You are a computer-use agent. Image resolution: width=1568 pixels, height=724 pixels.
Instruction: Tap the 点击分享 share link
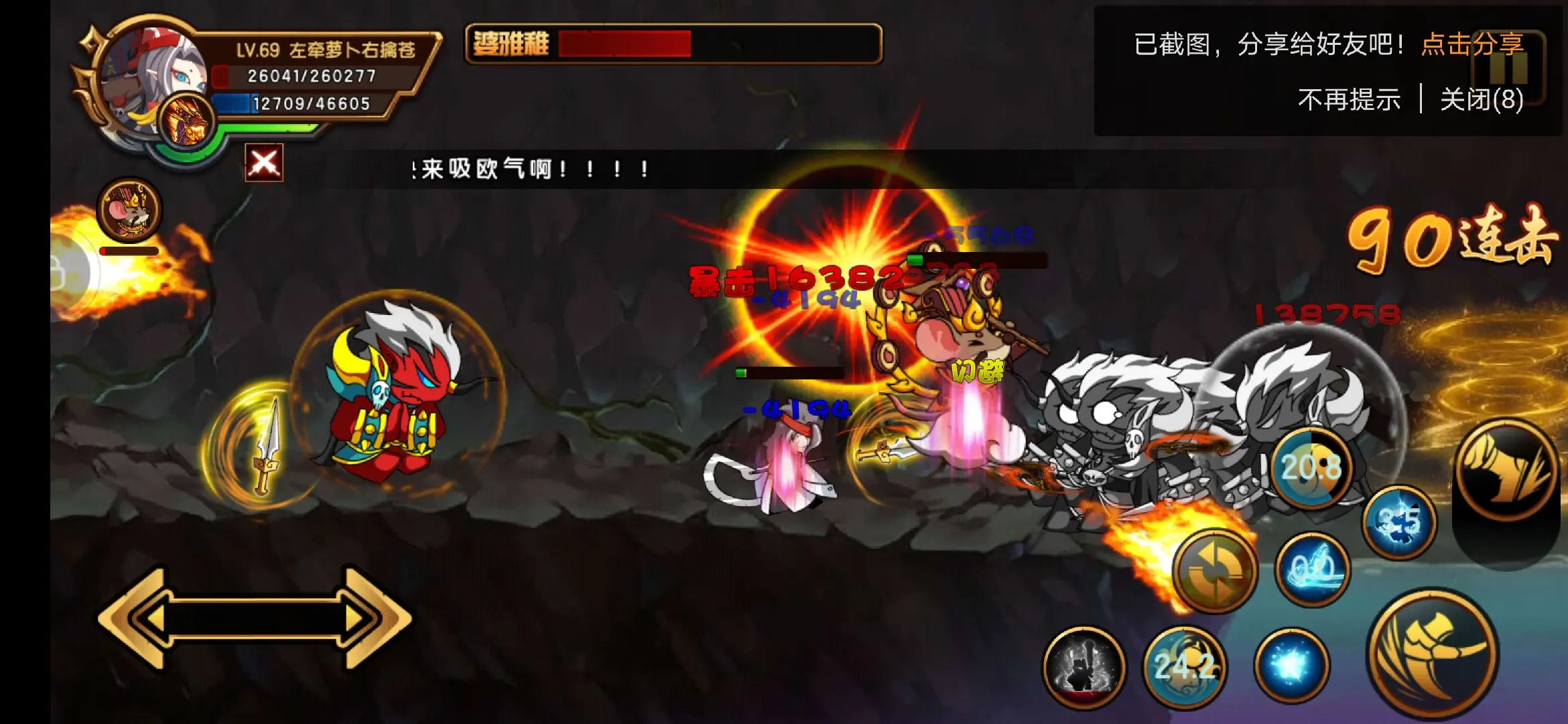1472,45
